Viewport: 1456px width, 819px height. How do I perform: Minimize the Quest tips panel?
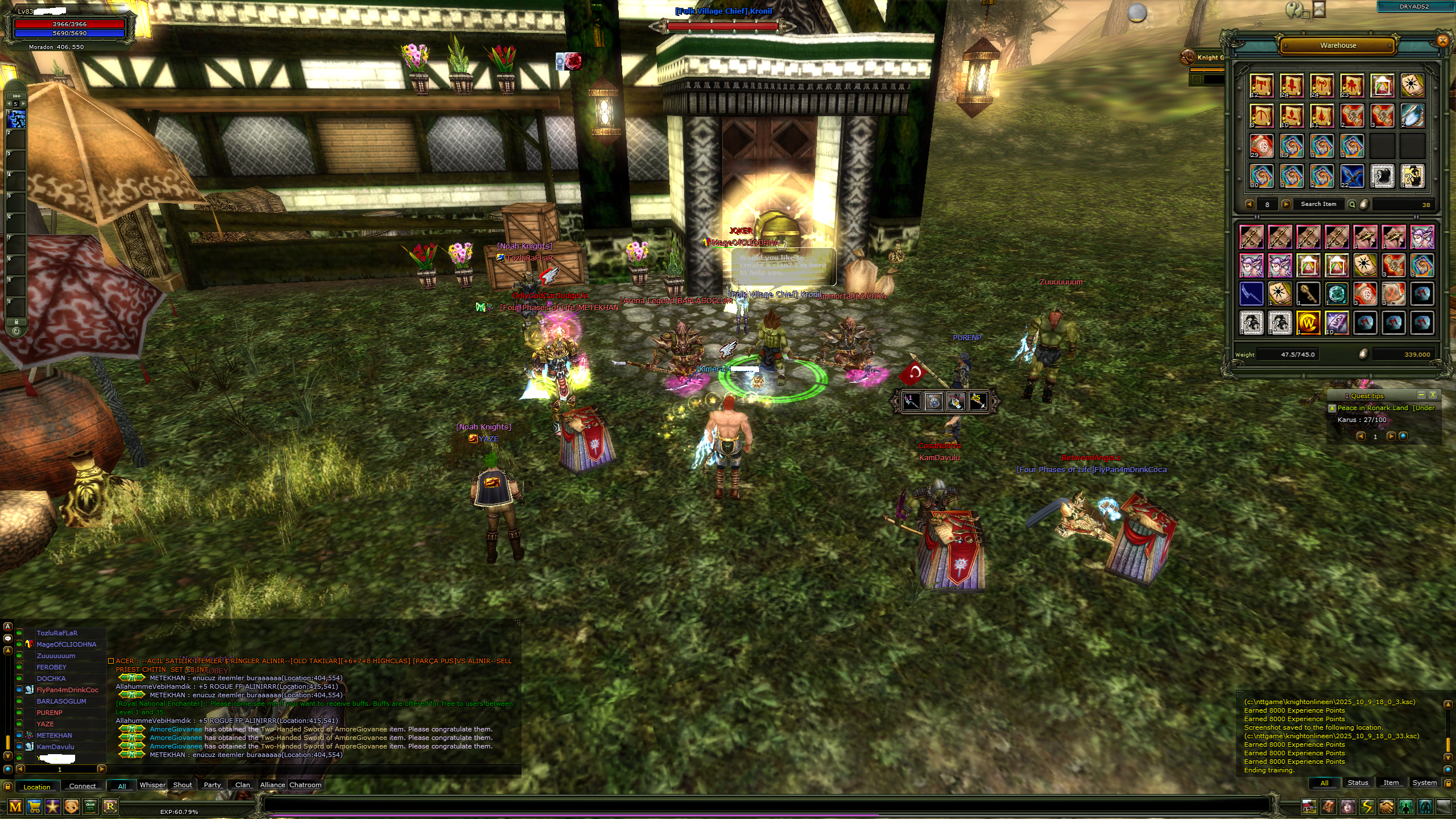tap(1421, 395)
